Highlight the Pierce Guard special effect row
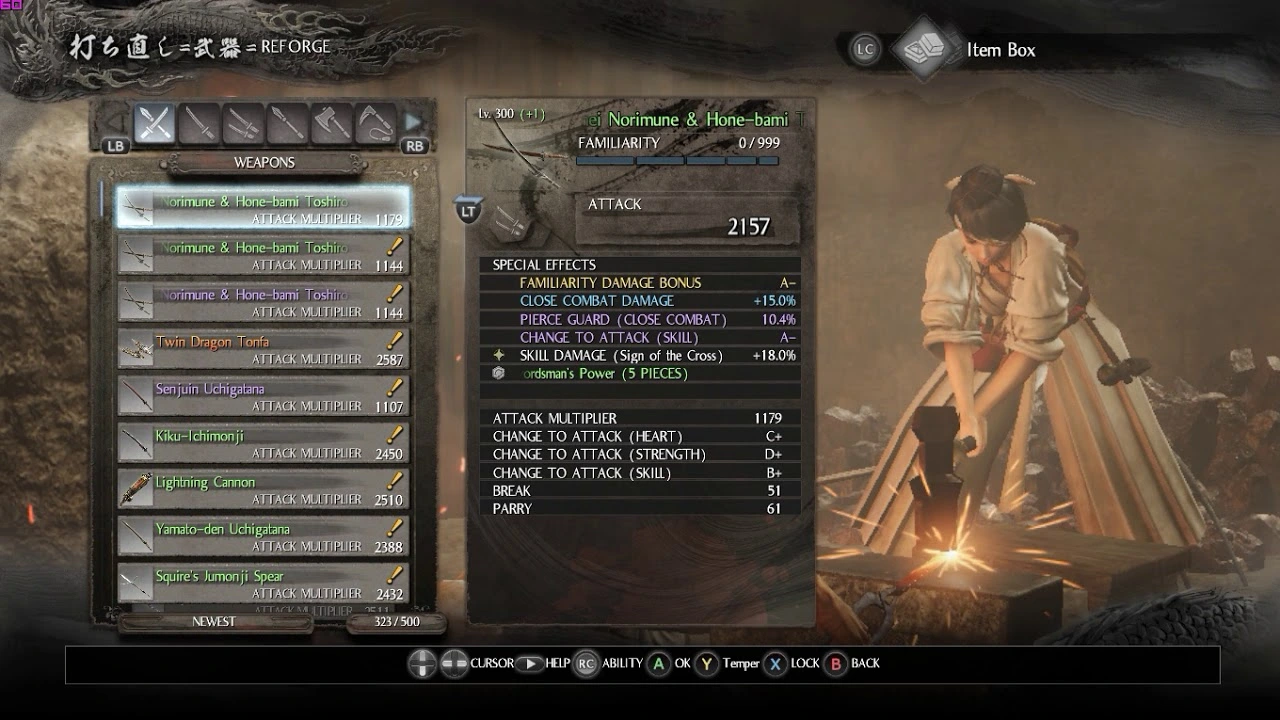This screenshot has height=720, width=1280. (x=640, y=320)
